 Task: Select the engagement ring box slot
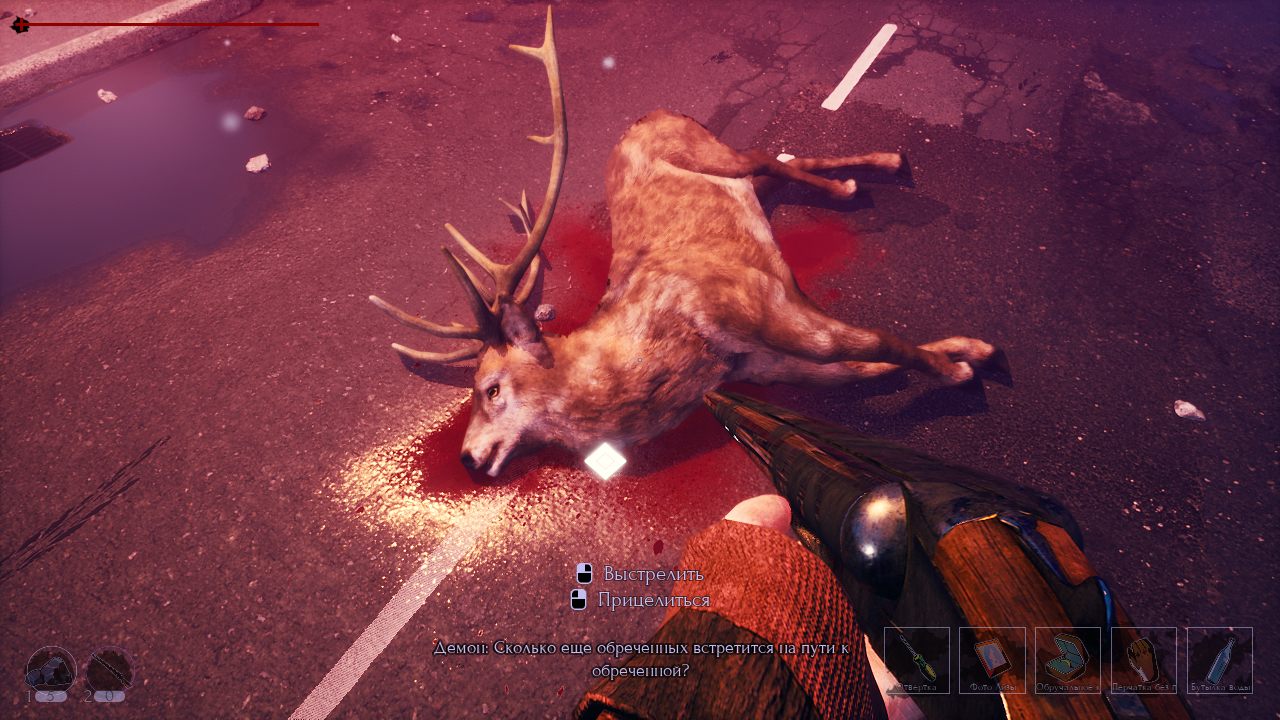coord(1068,660)
